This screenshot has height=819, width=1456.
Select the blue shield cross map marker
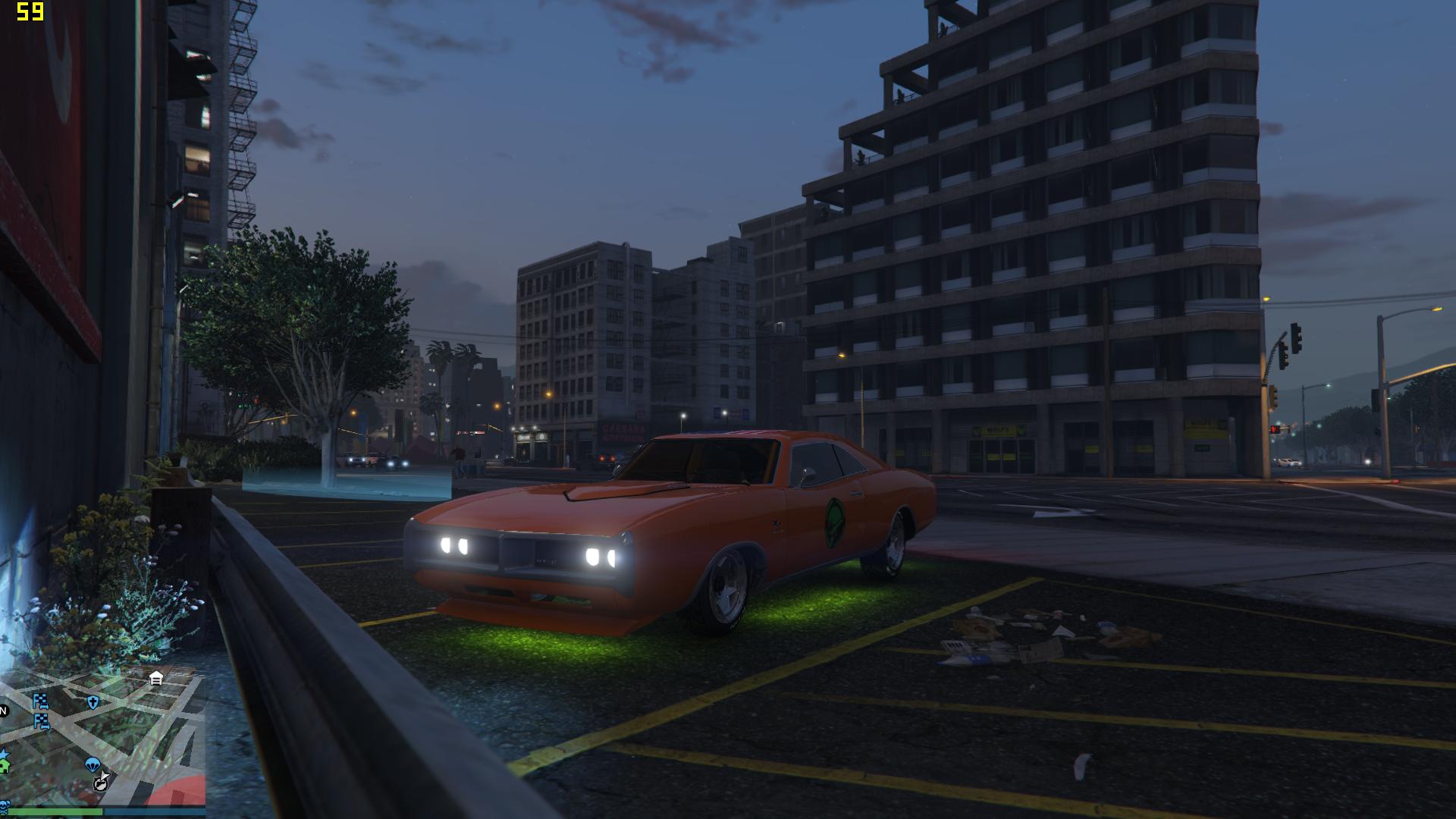[x=93, y=702]
